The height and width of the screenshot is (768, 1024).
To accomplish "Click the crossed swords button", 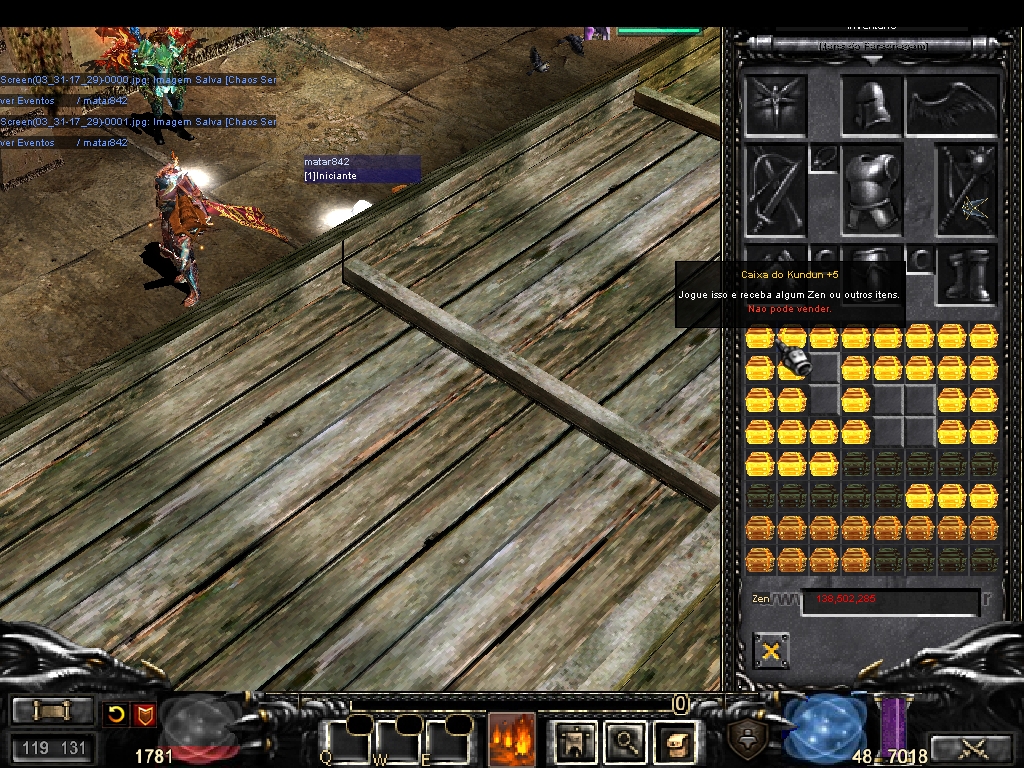I will pyautogui.click(x=970, y=747).
